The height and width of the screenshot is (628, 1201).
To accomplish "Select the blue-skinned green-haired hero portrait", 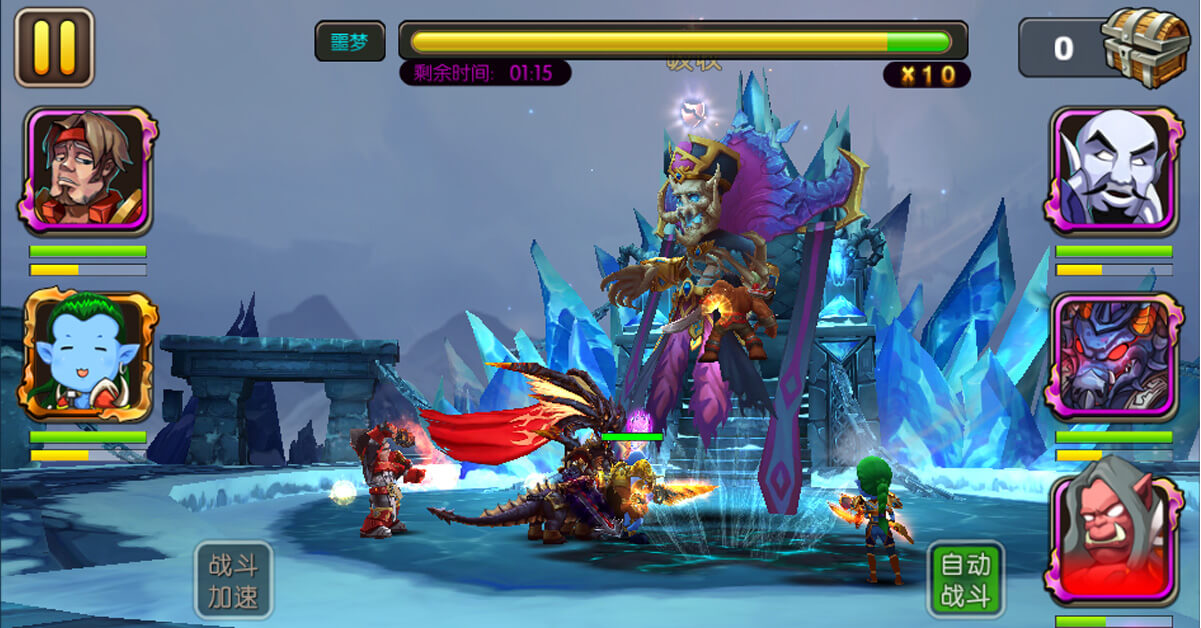I will [x=88, y=356].
